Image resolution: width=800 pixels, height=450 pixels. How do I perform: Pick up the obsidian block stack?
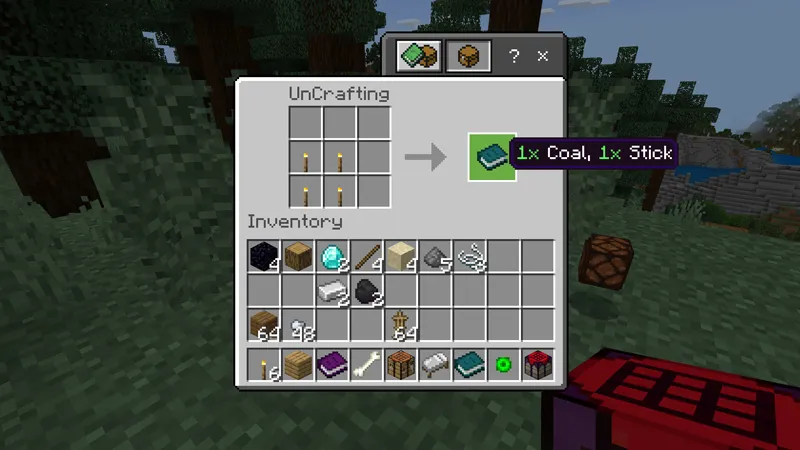coord(264,256)
